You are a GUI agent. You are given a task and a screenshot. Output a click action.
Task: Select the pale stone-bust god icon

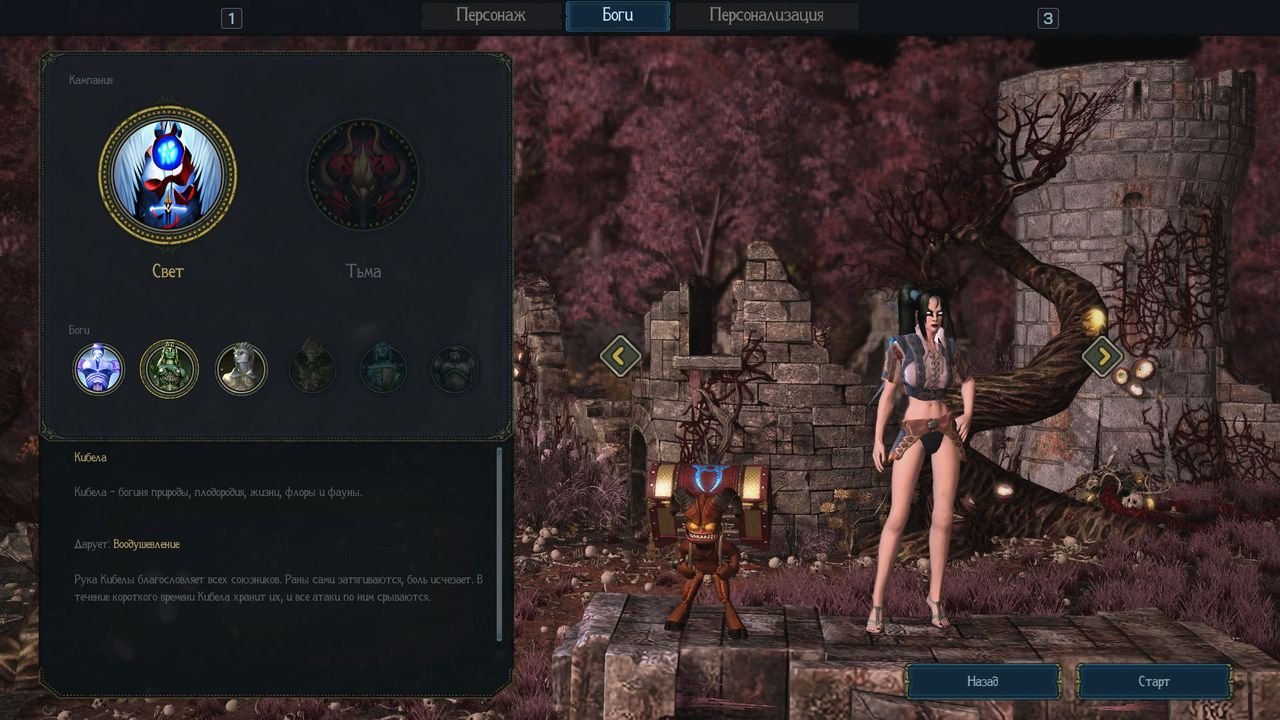[241, 369]
